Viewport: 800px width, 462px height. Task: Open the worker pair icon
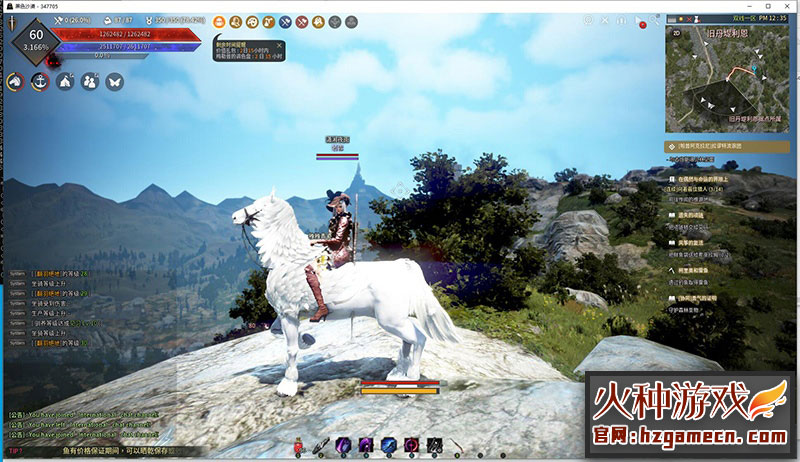[x=90, y=82]
